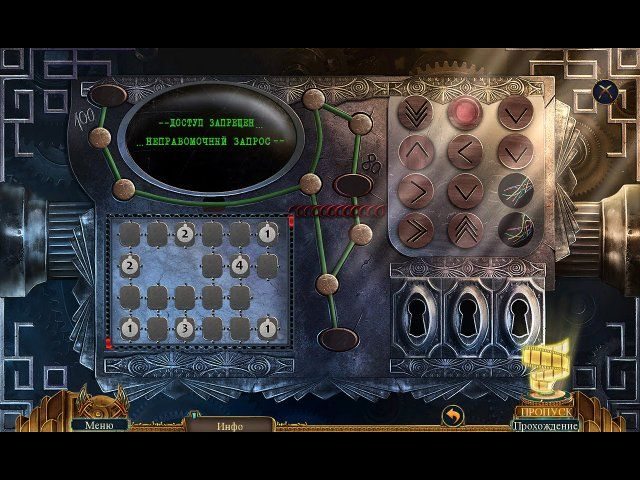Click the Пропуск skip button

(x=544, y=411)
